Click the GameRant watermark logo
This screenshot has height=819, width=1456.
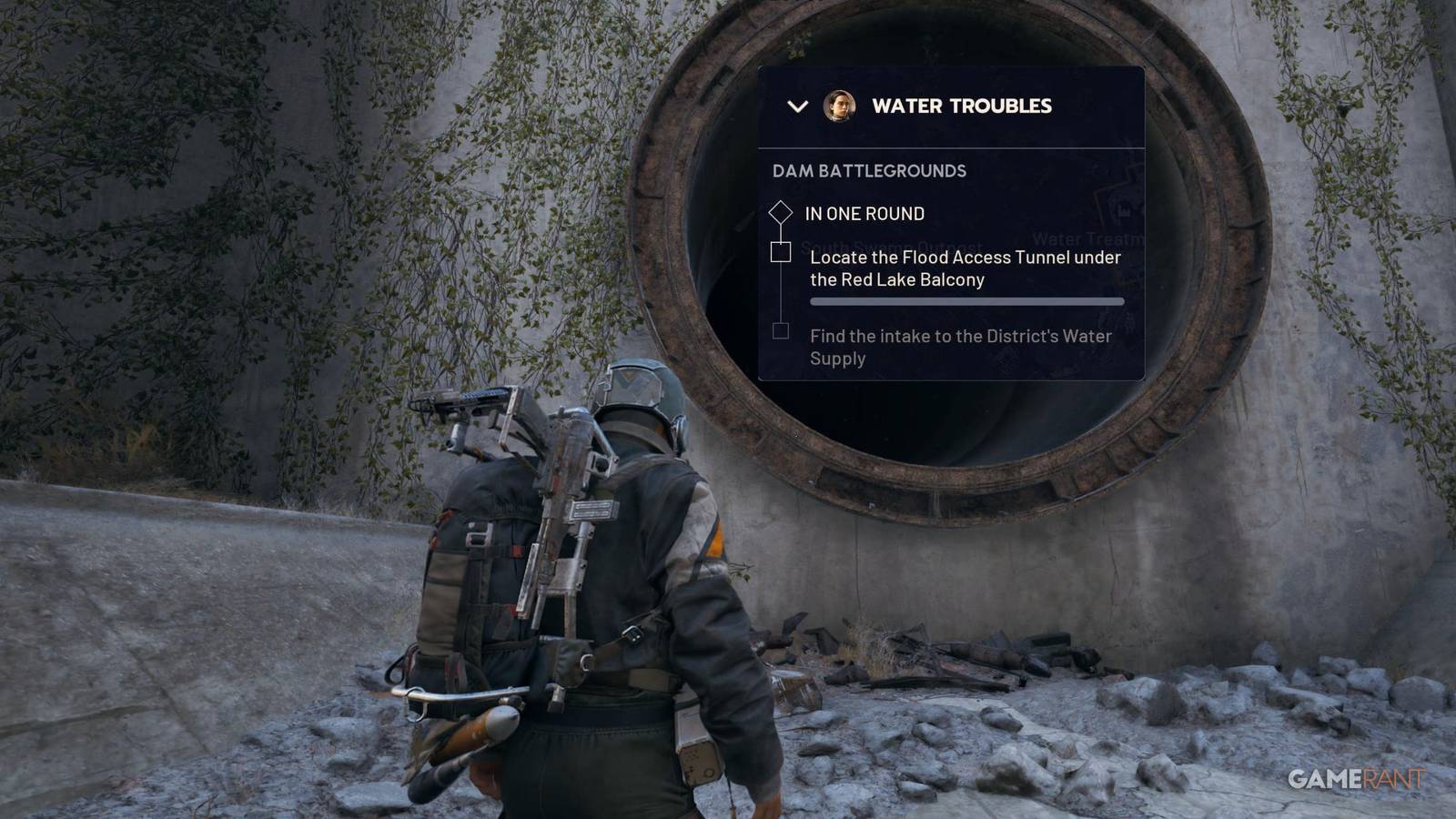point(1355,778)
